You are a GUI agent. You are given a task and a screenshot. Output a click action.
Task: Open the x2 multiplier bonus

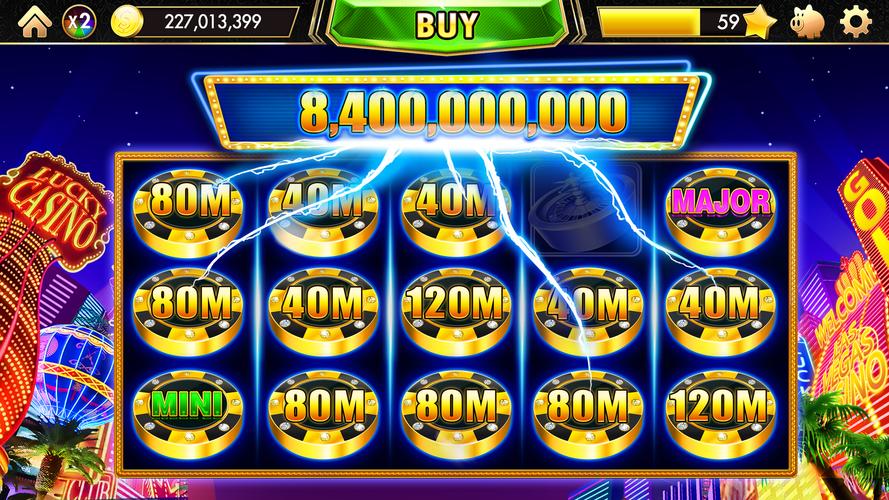[79, 20]
